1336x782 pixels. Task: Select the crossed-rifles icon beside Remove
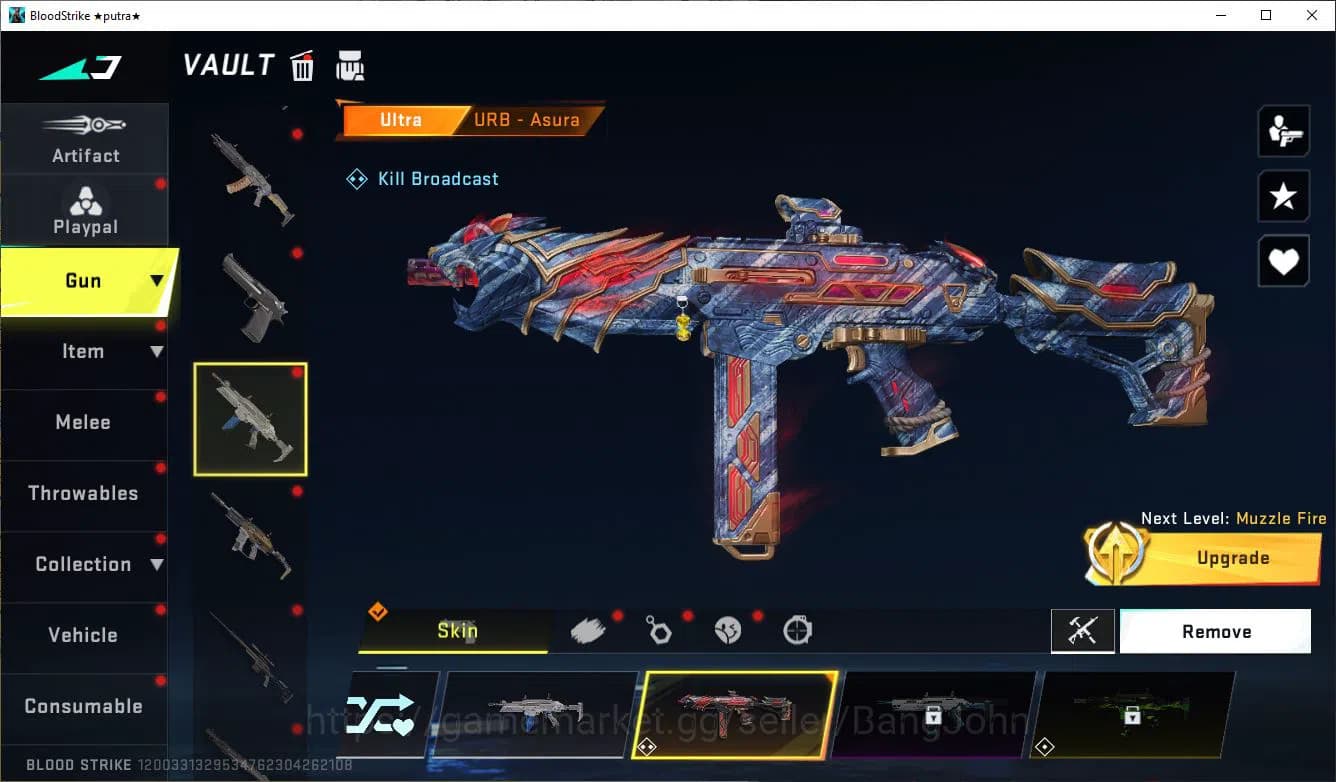tap(1083, 631)
